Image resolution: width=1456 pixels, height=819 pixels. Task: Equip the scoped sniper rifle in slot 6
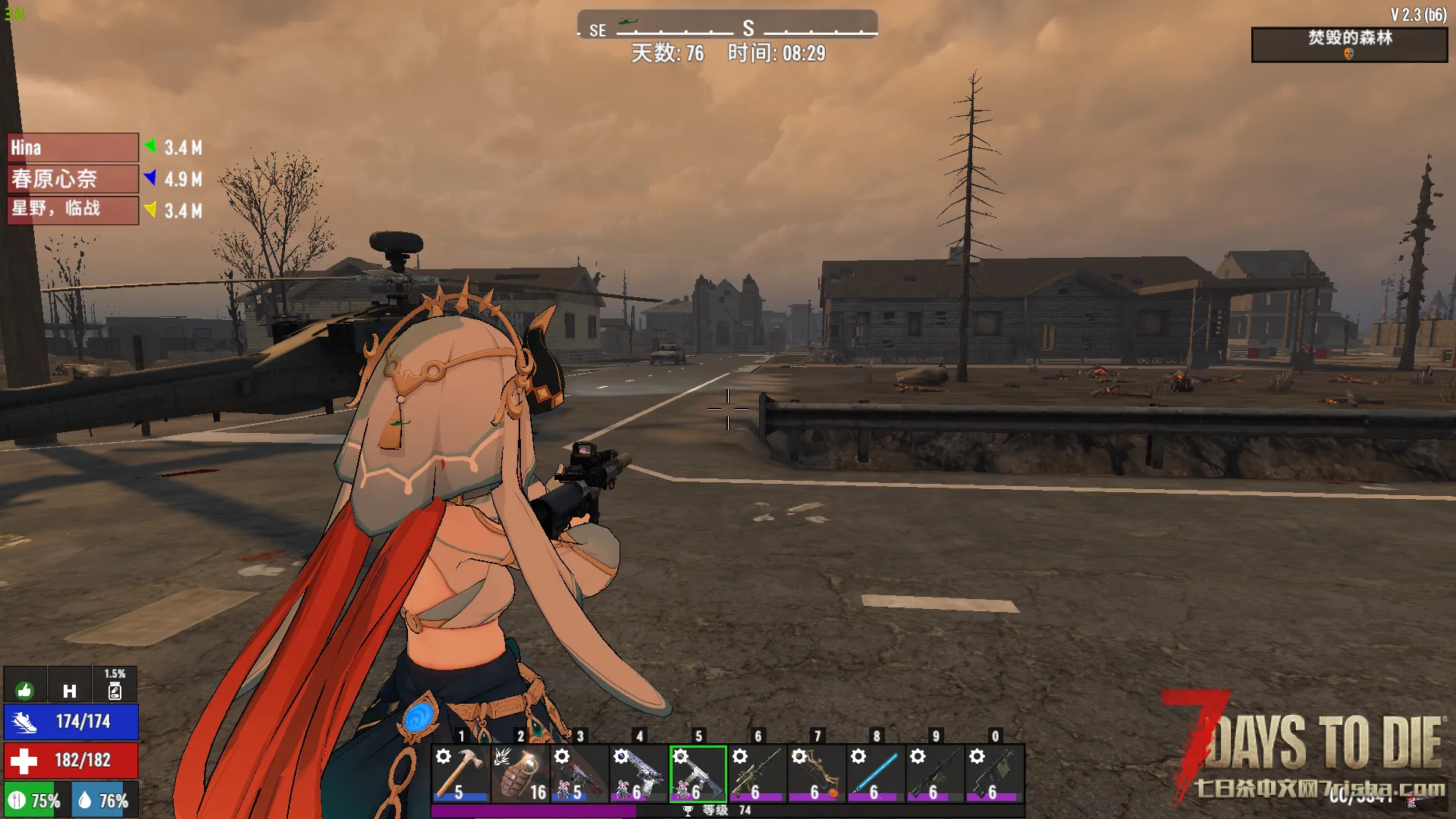click(x=757, y=773)
